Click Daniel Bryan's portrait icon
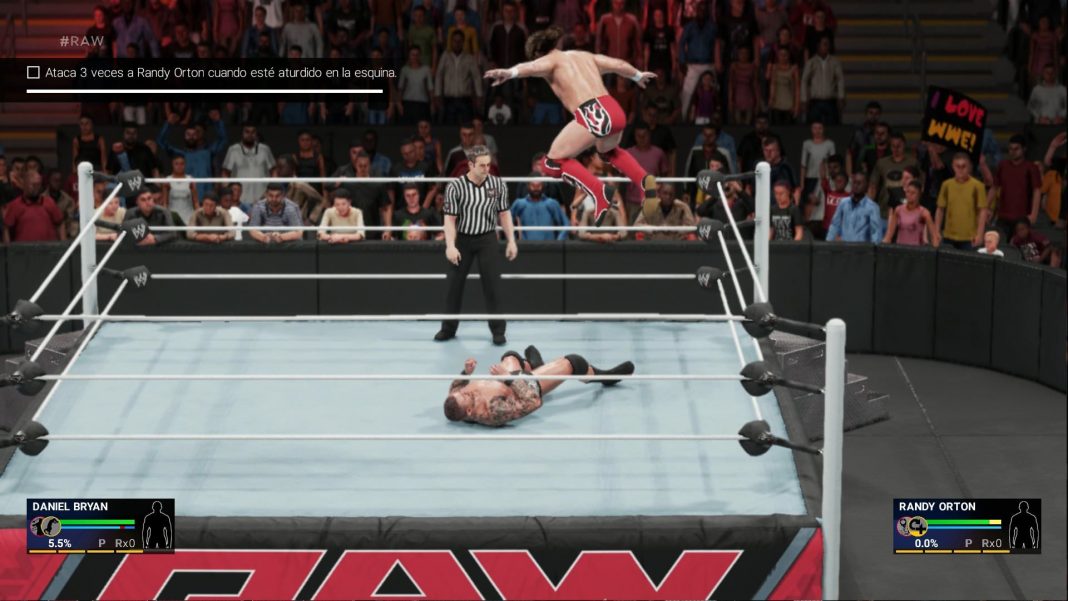1068x601 pixels. 45,527
